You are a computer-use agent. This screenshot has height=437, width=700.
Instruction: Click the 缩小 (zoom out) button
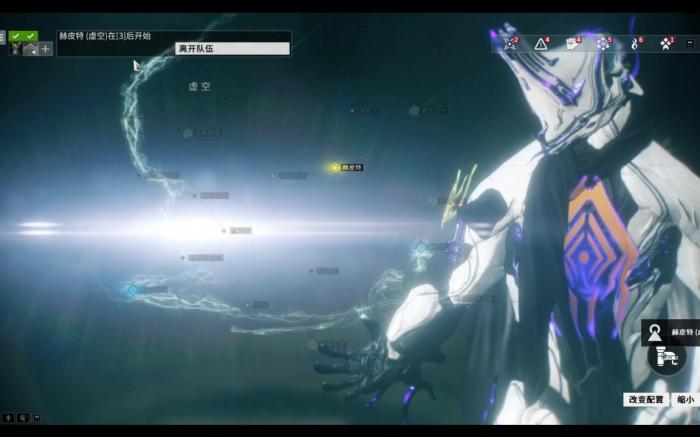pos(685,399)
